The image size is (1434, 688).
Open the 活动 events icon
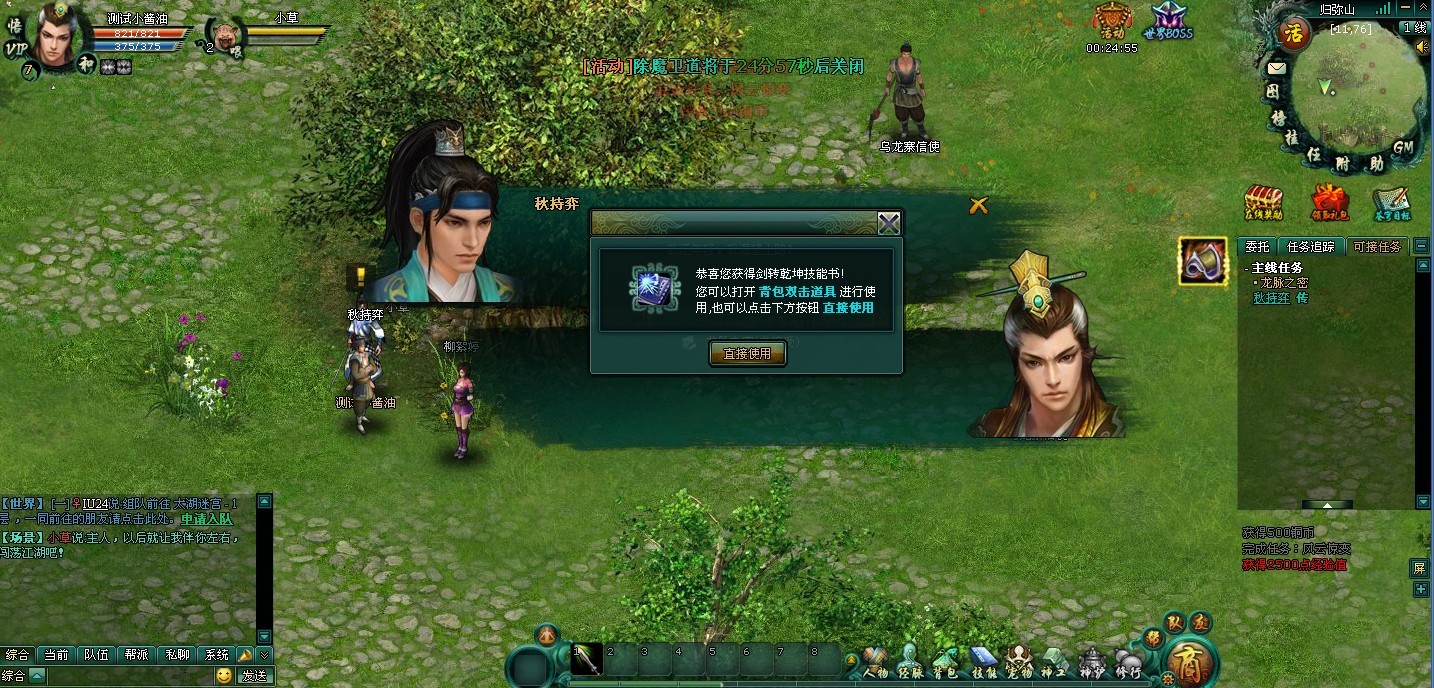pyautogui.click(x=1112, y=22)
